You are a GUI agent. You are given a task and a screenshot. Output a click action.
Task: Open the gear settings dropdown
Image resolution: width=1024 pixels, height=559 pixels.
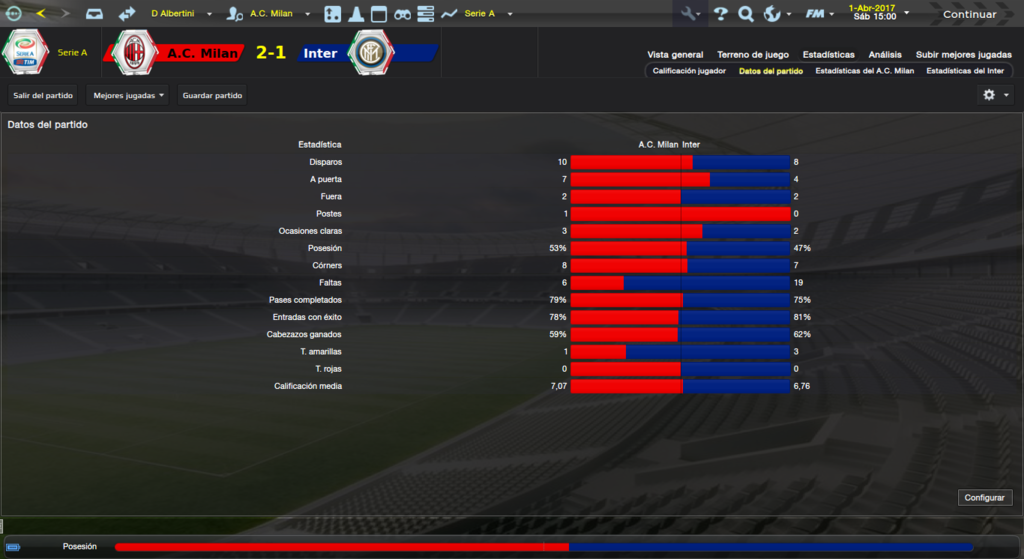(x=996, y=95)
